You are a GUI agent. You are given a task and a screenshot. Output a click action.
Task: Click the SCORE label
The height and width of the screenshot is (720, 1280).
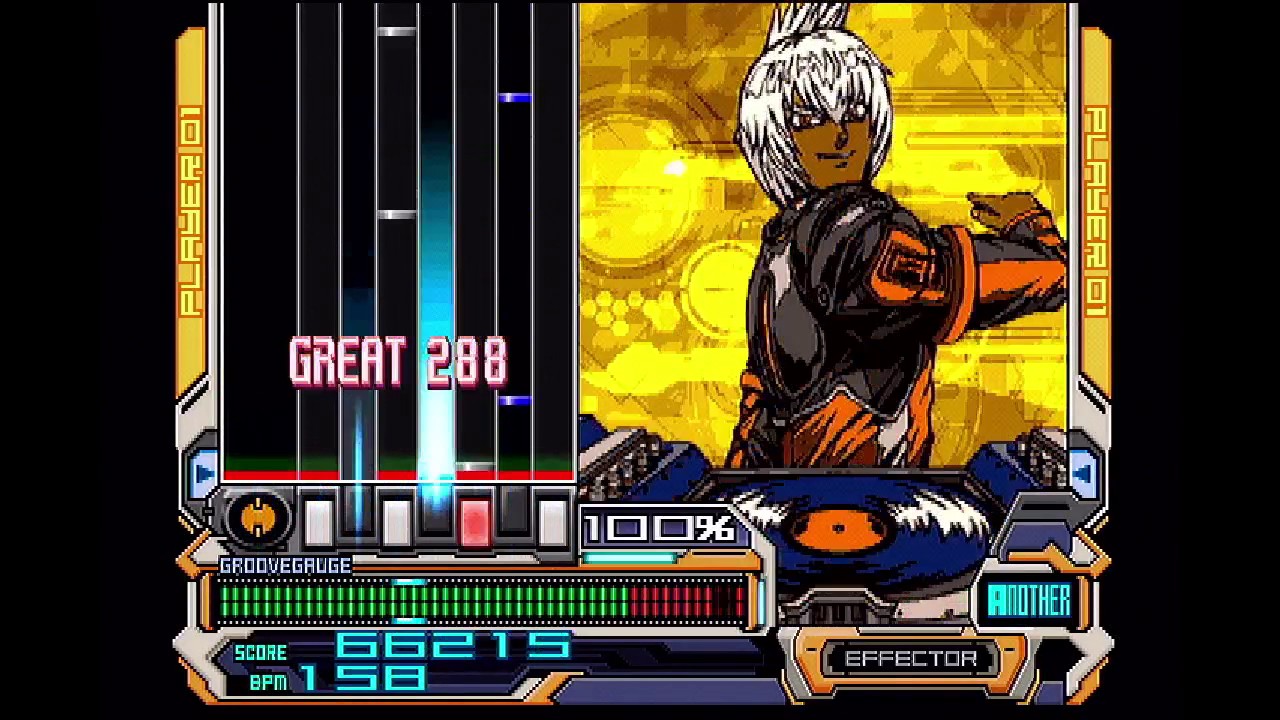click(x=260, y=651)
